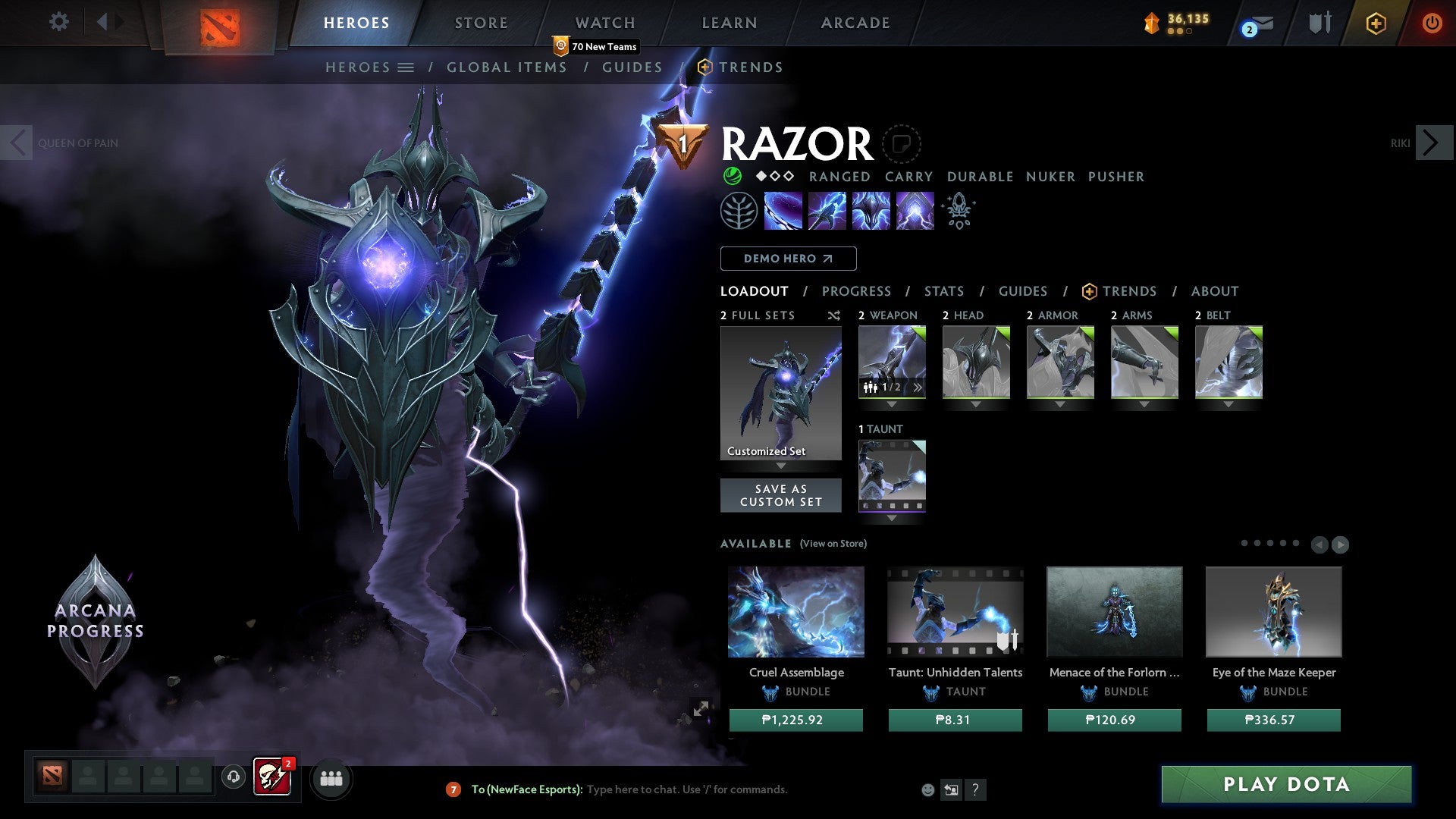The image size is (1456, 819).
Task: Toggle the team matchmaking icon near party slots
Action: (x=331, y=778)
